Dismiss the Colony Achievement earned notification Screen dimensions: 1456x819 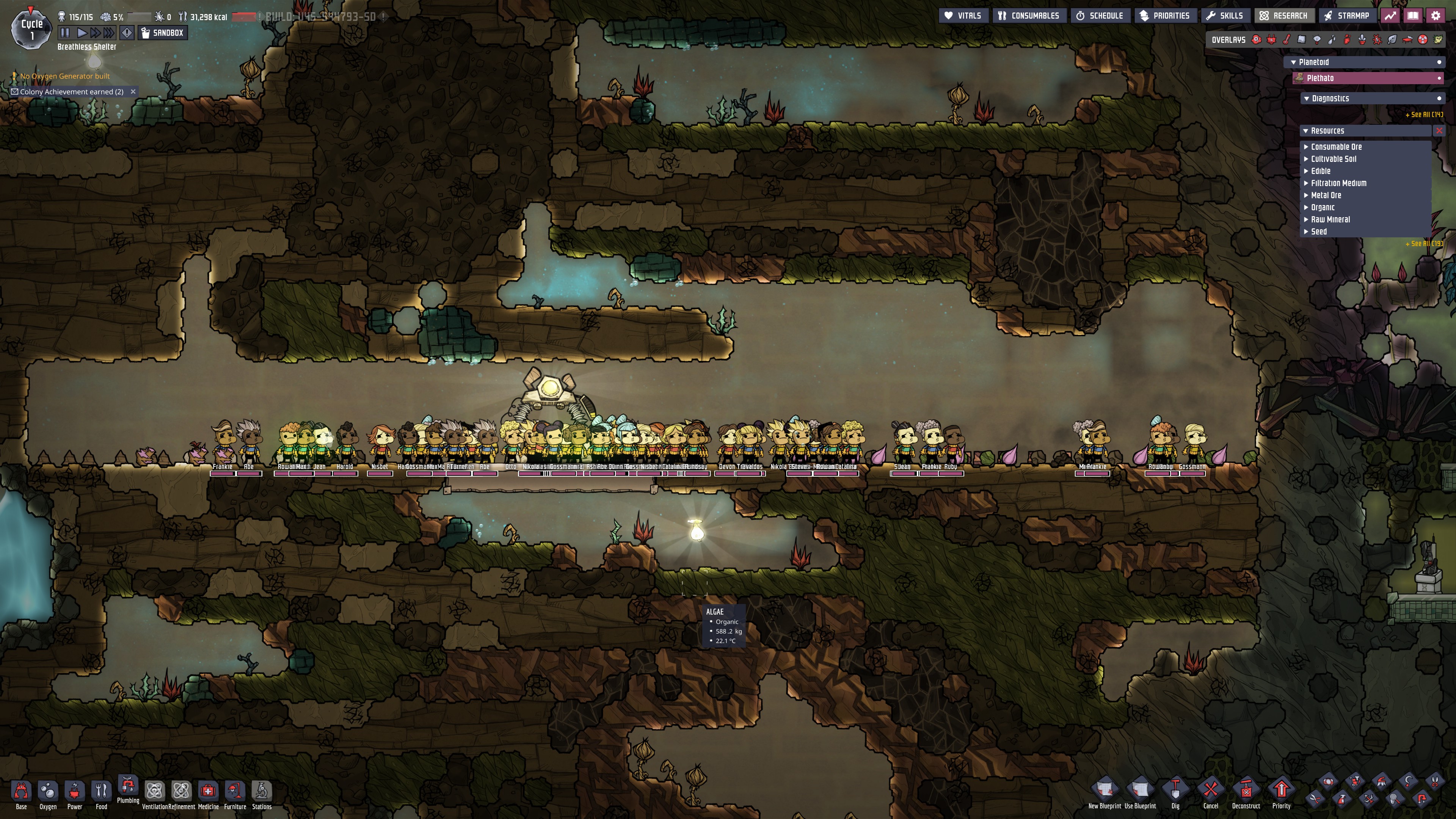133,91
